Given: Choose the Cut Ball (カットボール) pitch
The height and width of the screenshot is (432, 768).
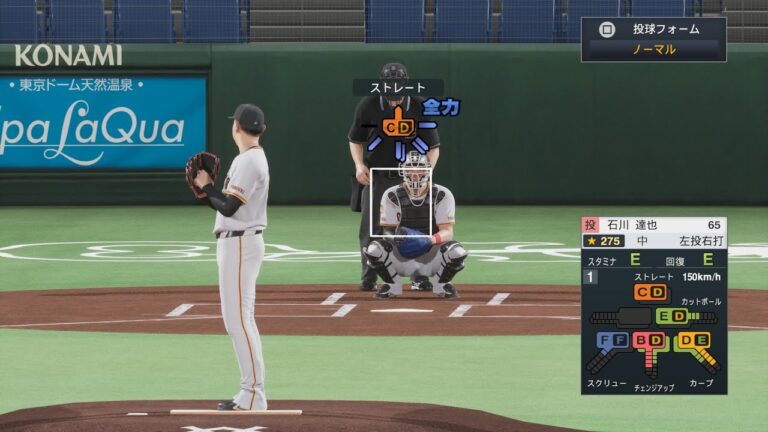Looking at the screenshot, I should click(671, 316).
